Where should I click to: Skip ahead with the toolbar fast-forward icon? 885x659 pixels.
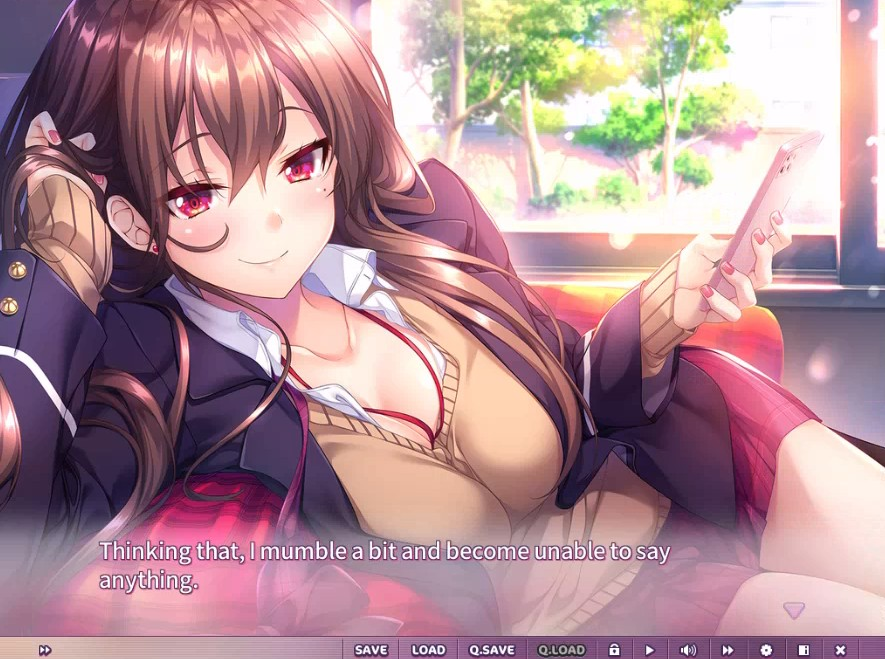click(x=728, y=650)
